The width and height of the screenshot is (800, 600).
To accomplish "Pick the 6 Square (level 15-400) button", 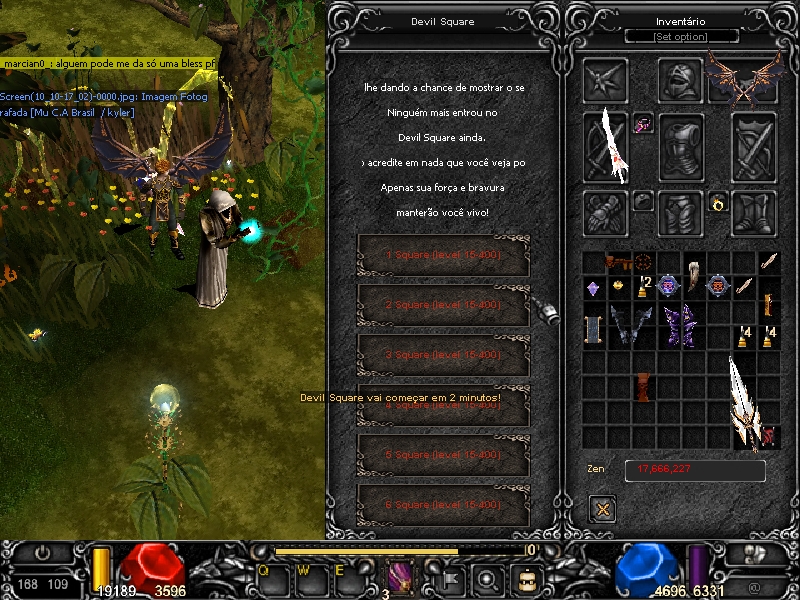I will point(443,505).
